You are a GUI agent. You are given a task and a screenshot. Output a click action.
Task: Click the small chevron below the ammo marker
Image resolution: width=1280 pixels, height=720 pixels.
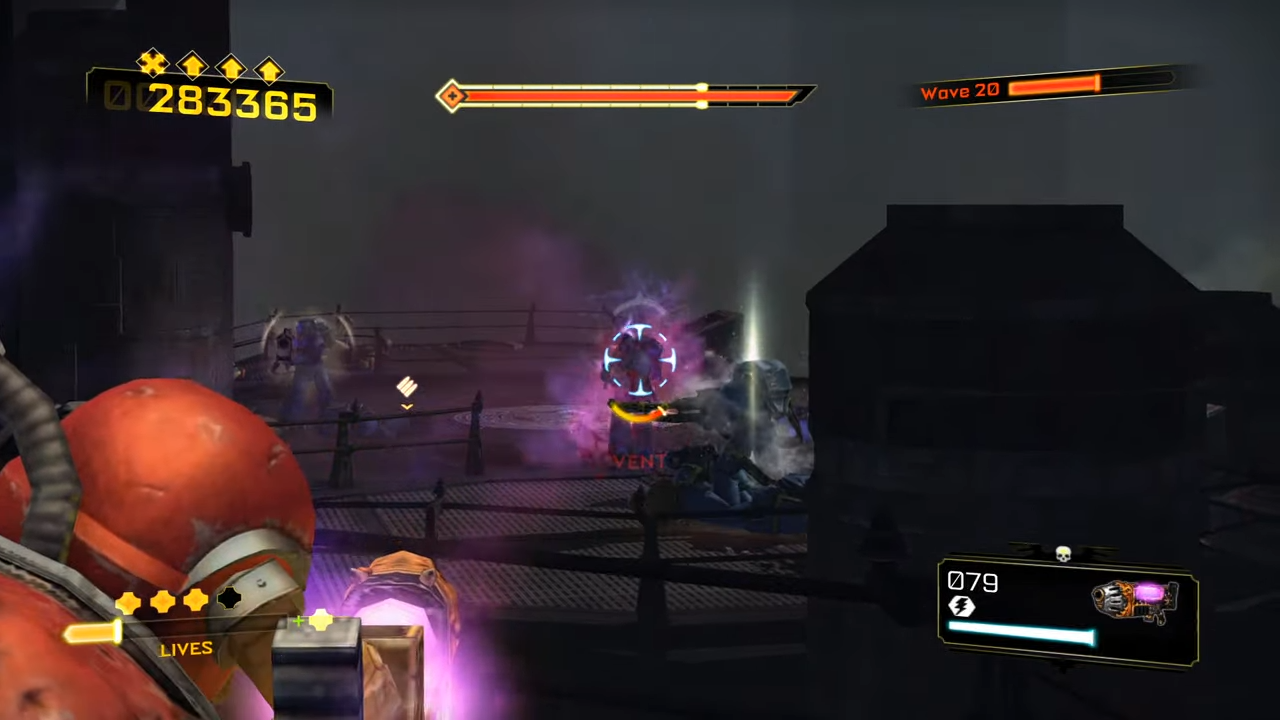(x=407, y=406)
